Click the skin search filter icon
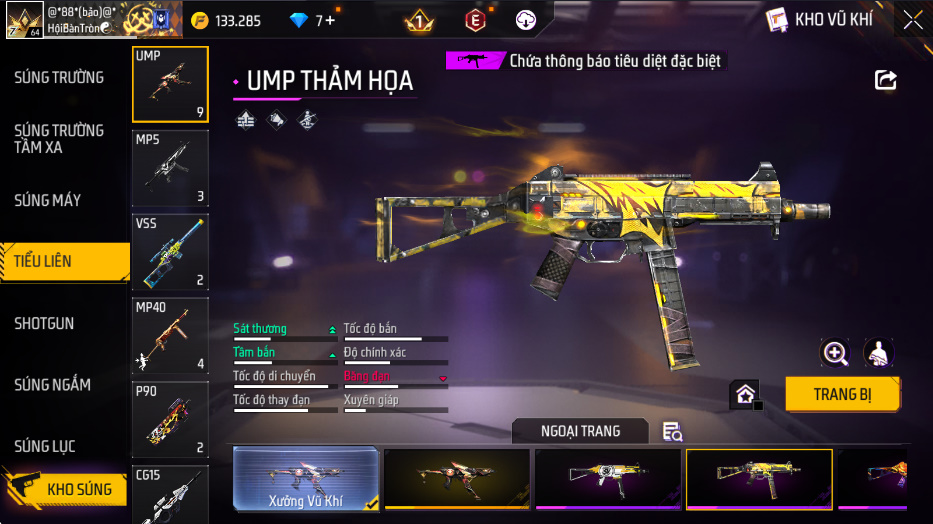Image resolution: width=933 pixels, height=524 pixels. [x=673, y=431]
